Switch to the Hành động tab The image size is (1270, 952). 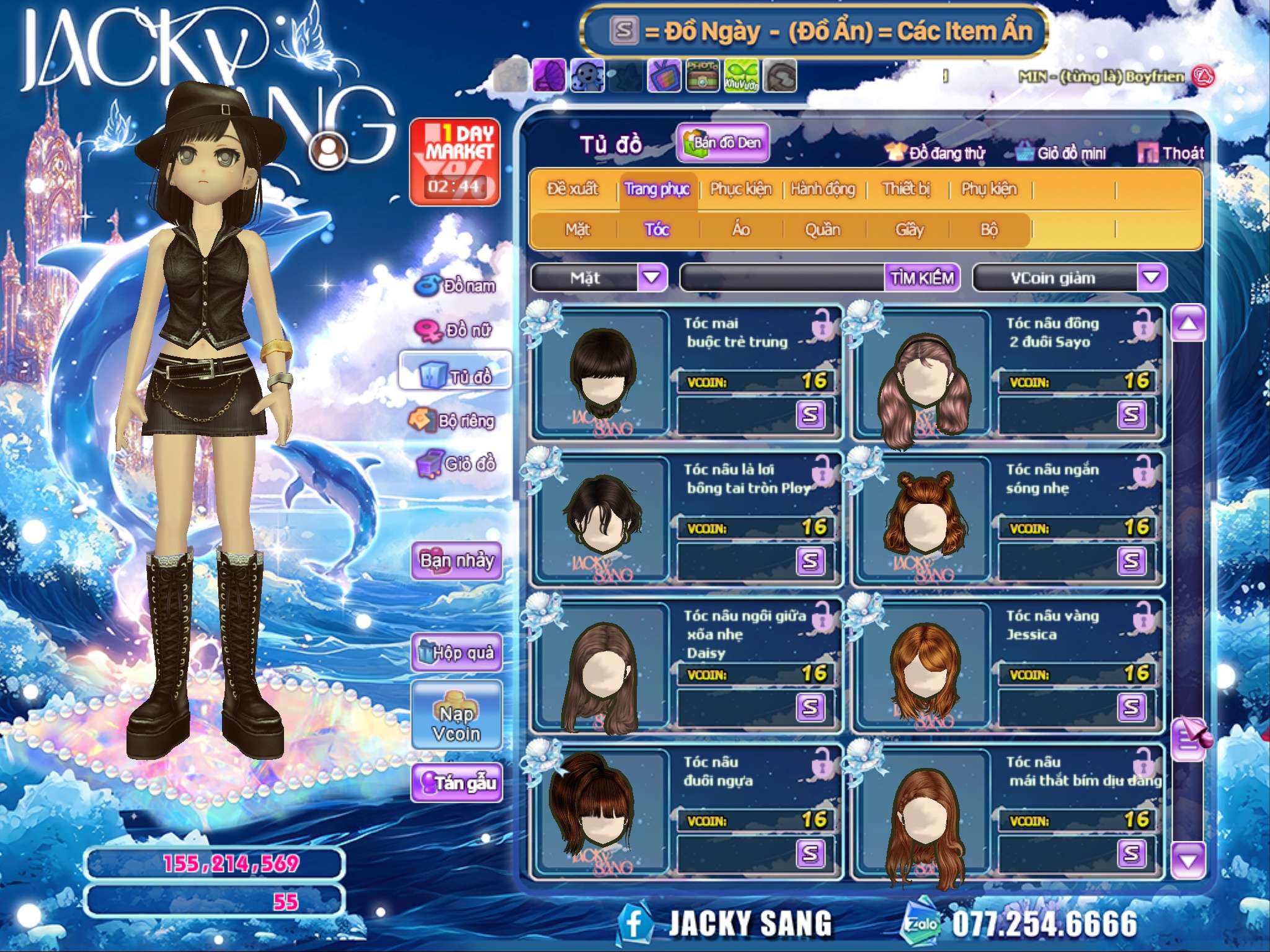(x=823, y=189)
